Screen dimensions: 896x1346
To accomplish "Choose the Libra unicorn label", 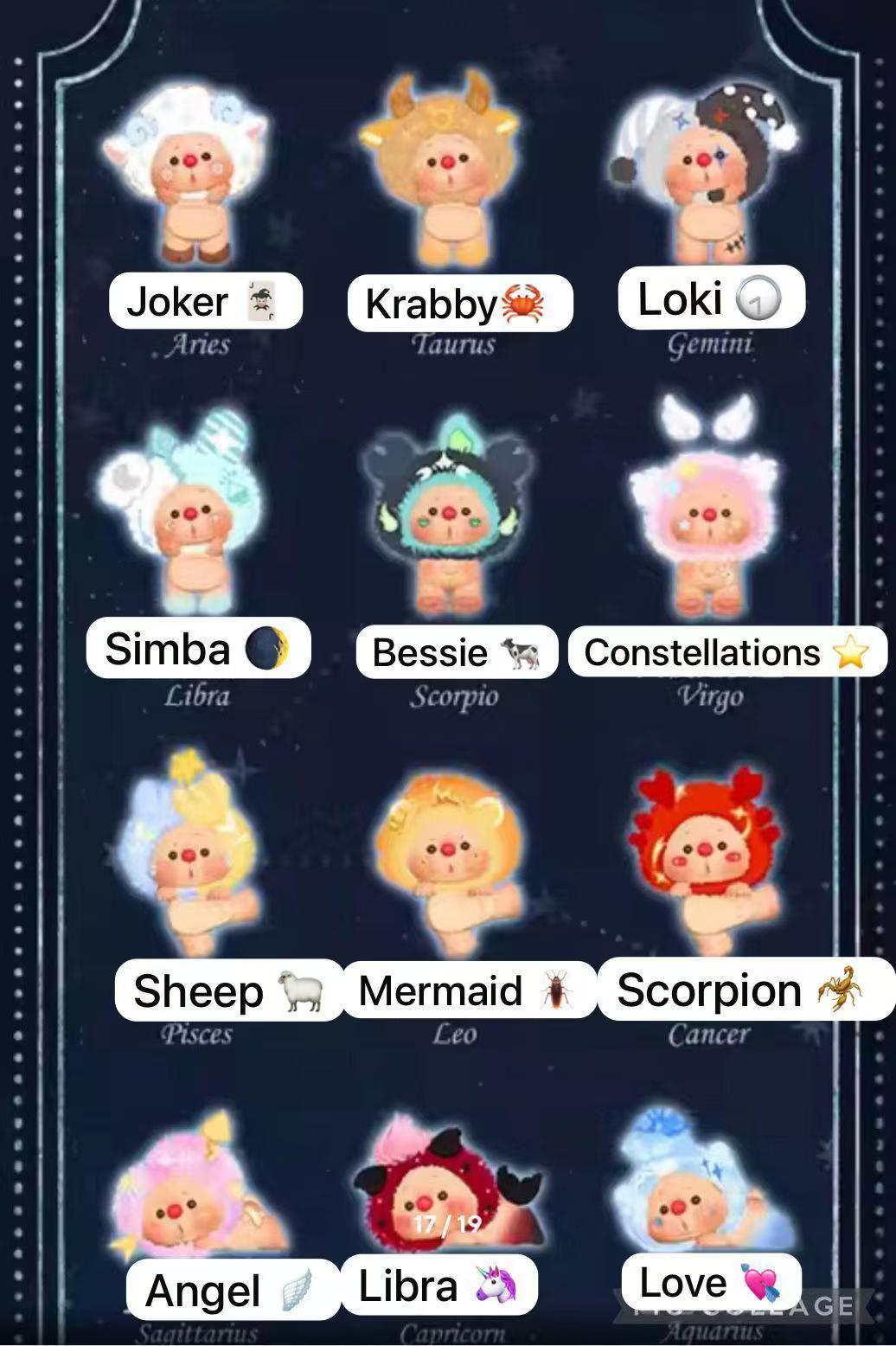I will pos(438,1285).
